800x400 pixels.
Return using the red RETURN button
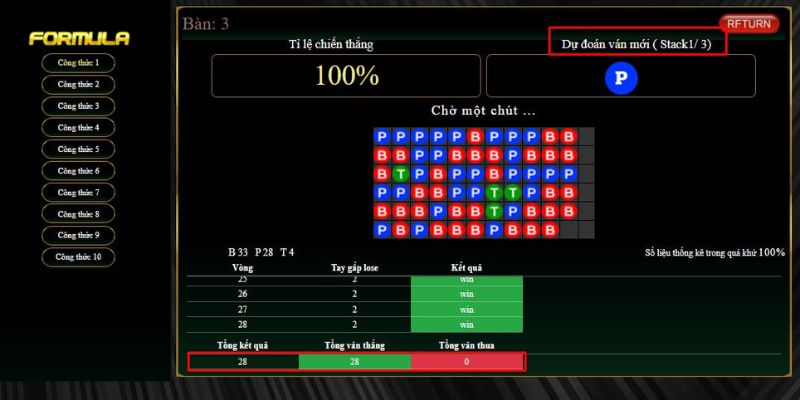coord(749,23)
